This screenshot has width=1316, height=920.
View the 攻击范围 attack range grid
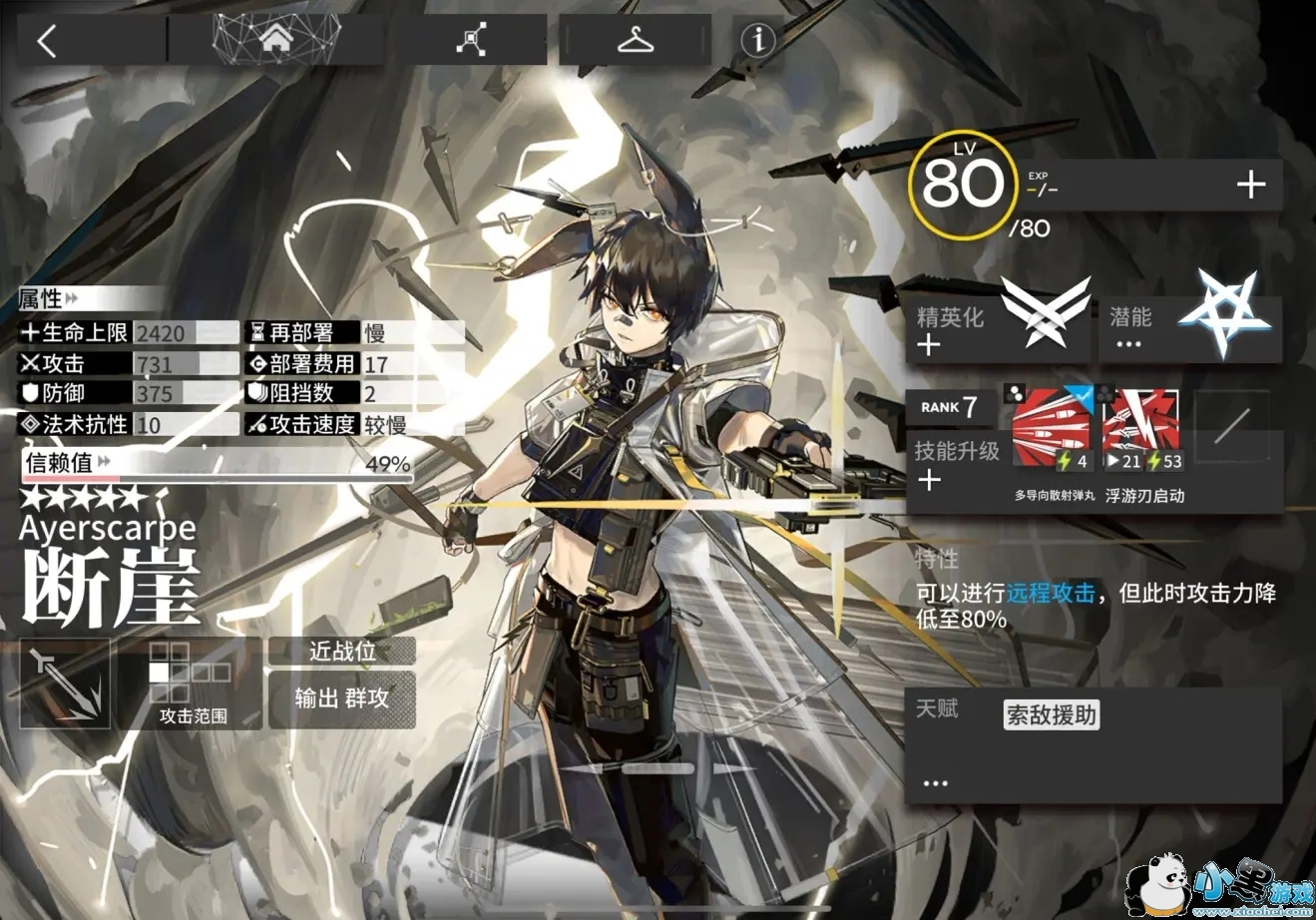click(x=192, y=682)
